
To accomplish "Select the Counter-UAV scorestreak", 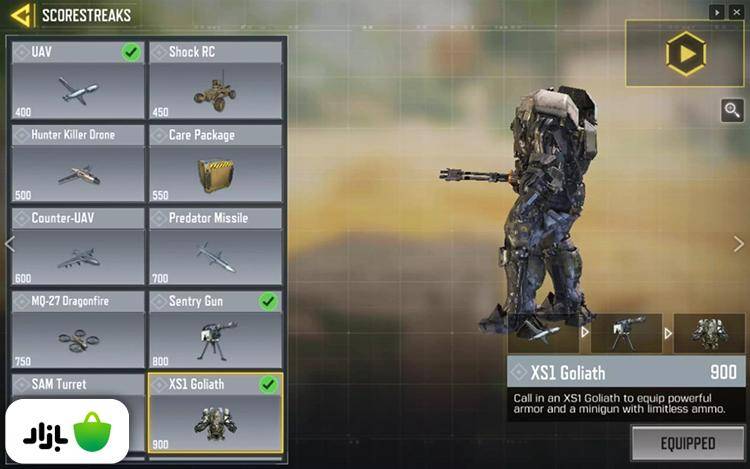I will click(78, 246).
